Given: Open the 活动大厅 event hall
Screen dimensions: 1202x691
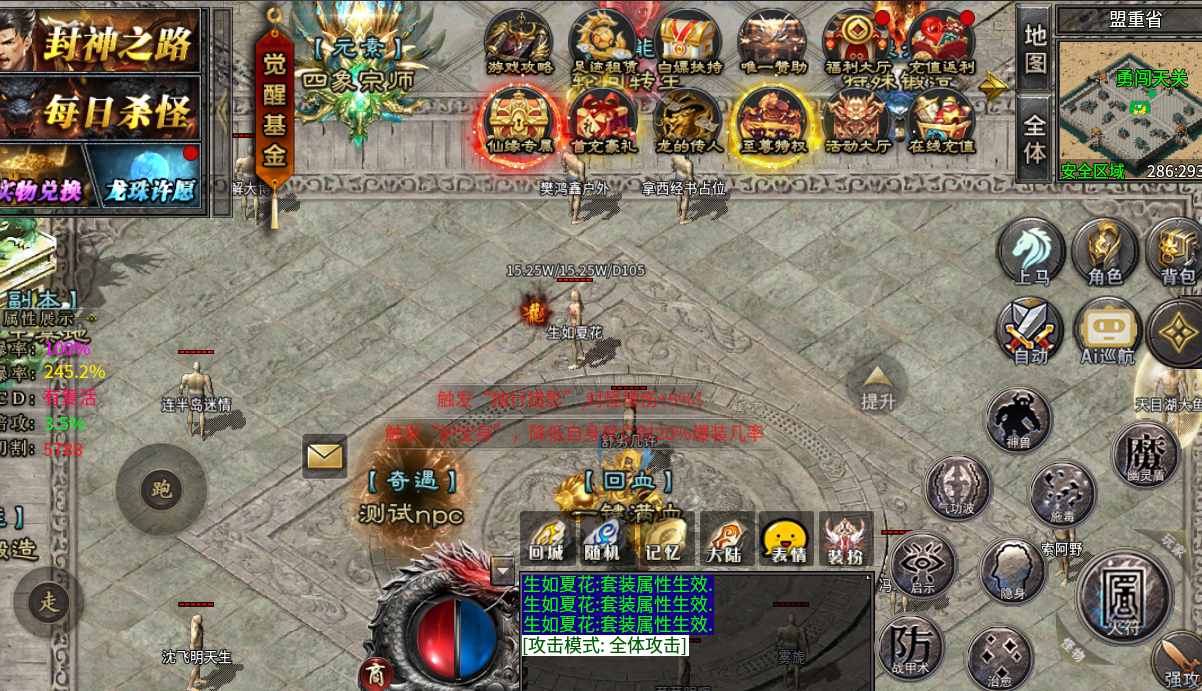Looking at the screenshot, I should tap(857, 122).
